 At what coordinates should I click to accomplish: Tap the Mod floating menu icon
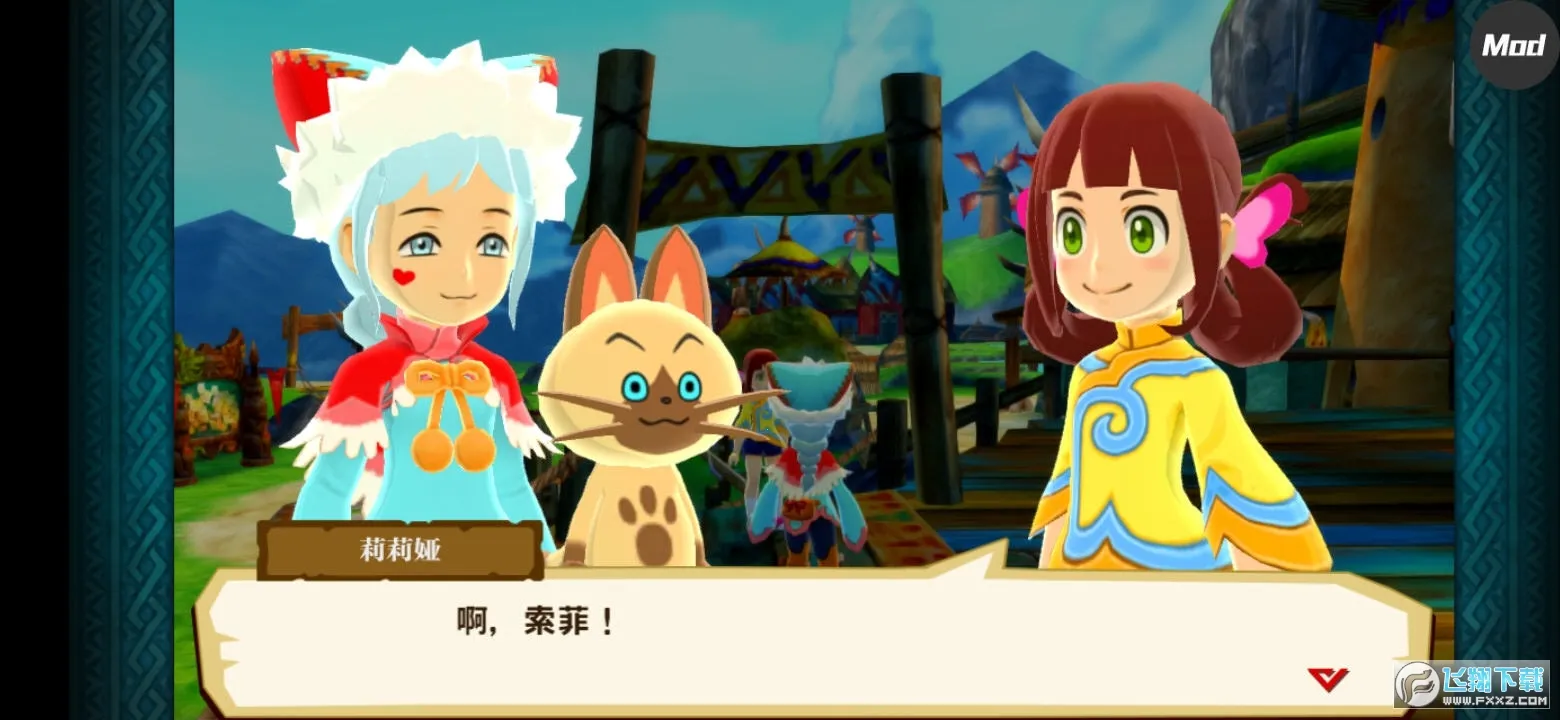(1513, 45)
